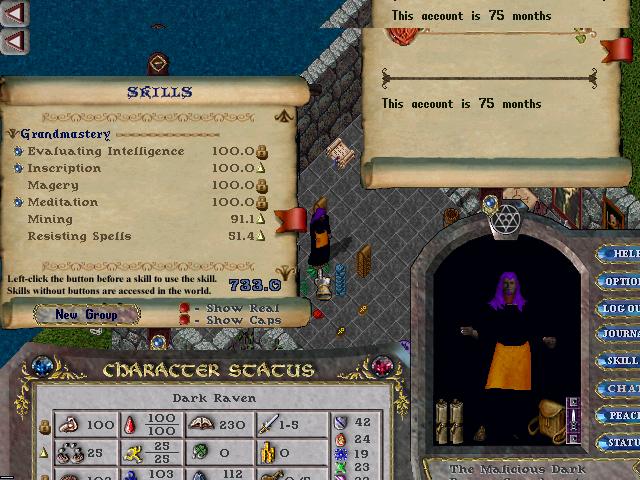Use the Inscription skill gem button
Screen dimensions: 640x480
(18, 169)
